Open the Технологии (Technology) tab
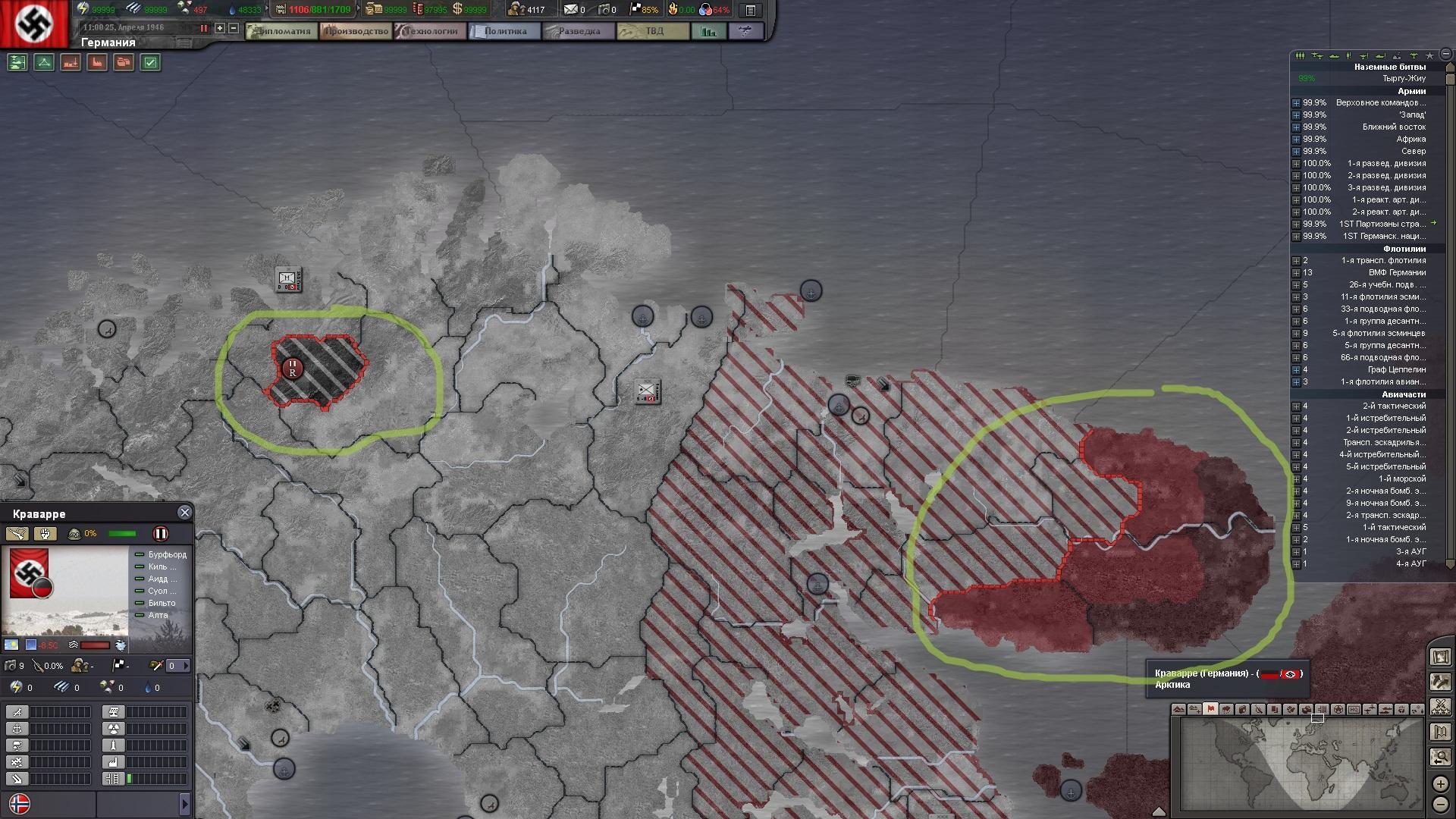 click(430, 31)
